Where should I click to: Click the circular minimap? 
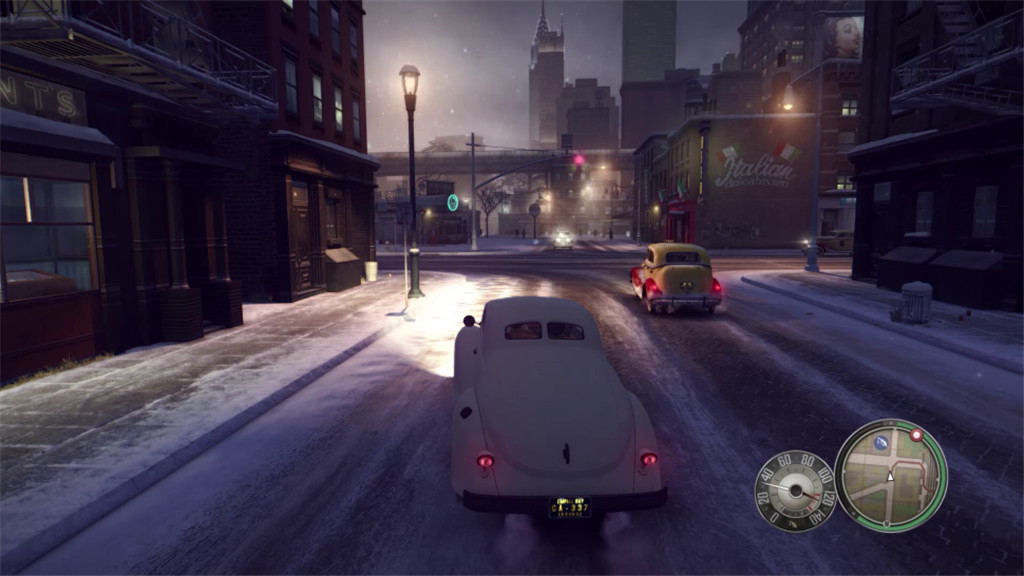coord(890,475)
